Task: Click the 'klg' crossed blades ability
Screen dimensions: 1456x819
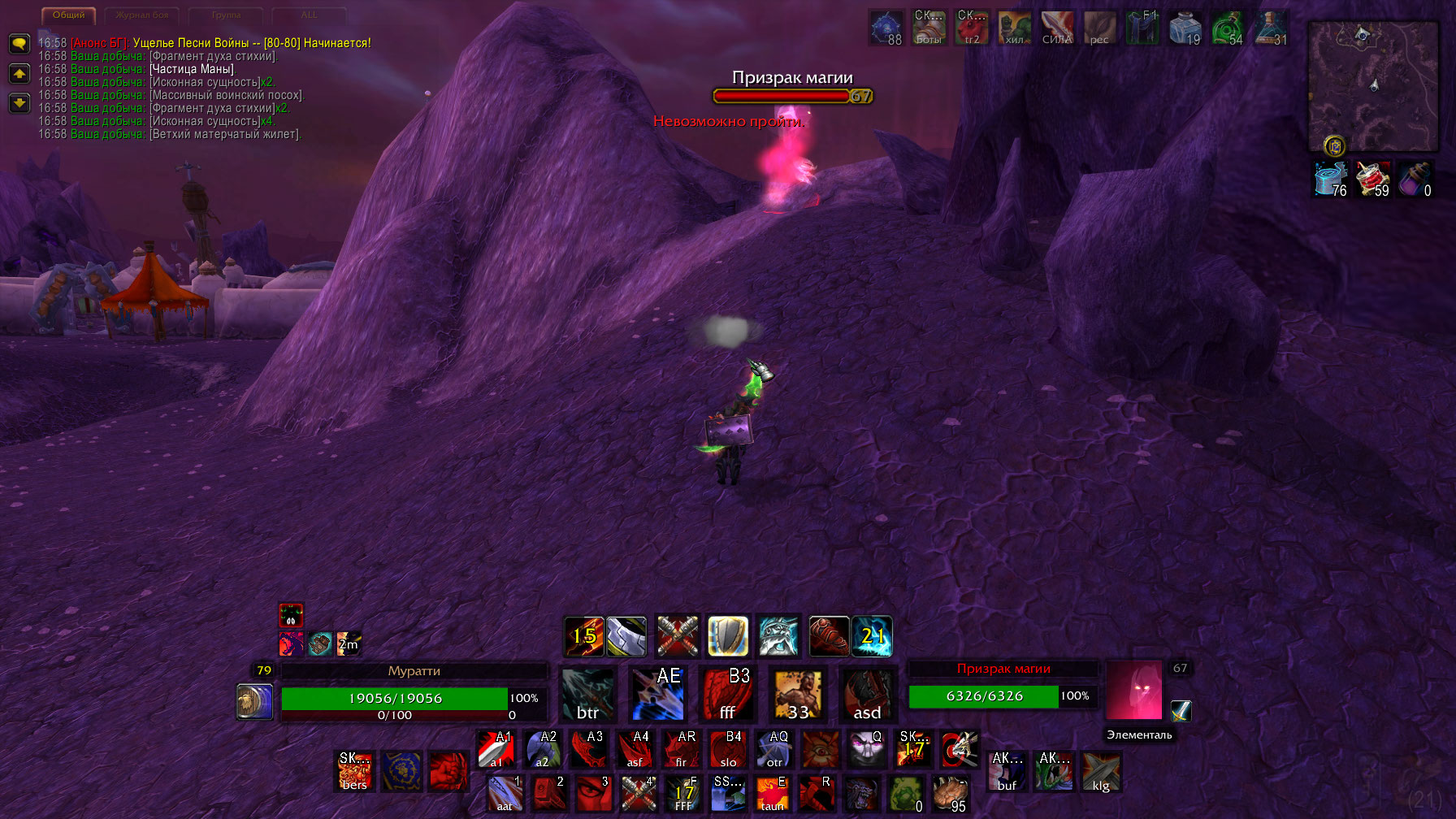Action: pos(1101,771)
